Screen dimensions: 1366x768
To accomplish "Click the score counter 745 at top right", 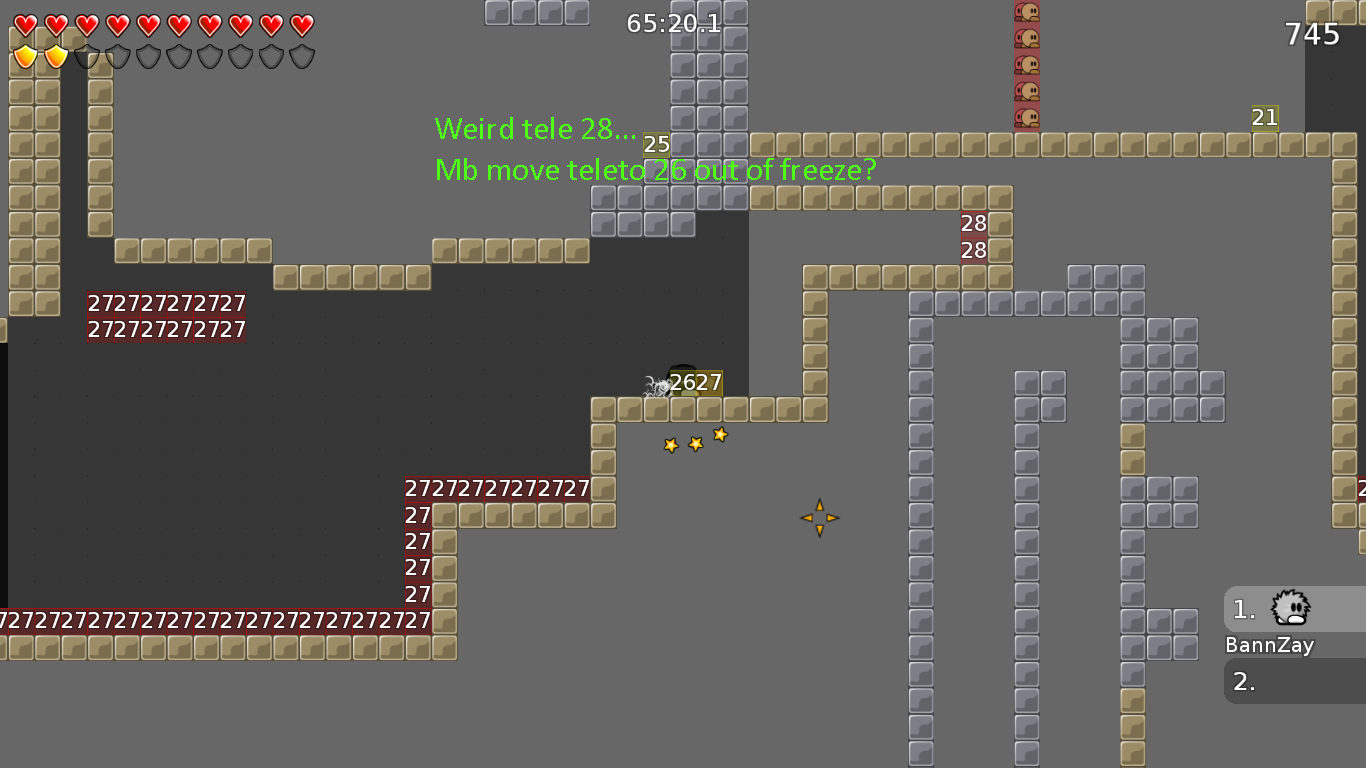I will click(x=1312, y=34).
